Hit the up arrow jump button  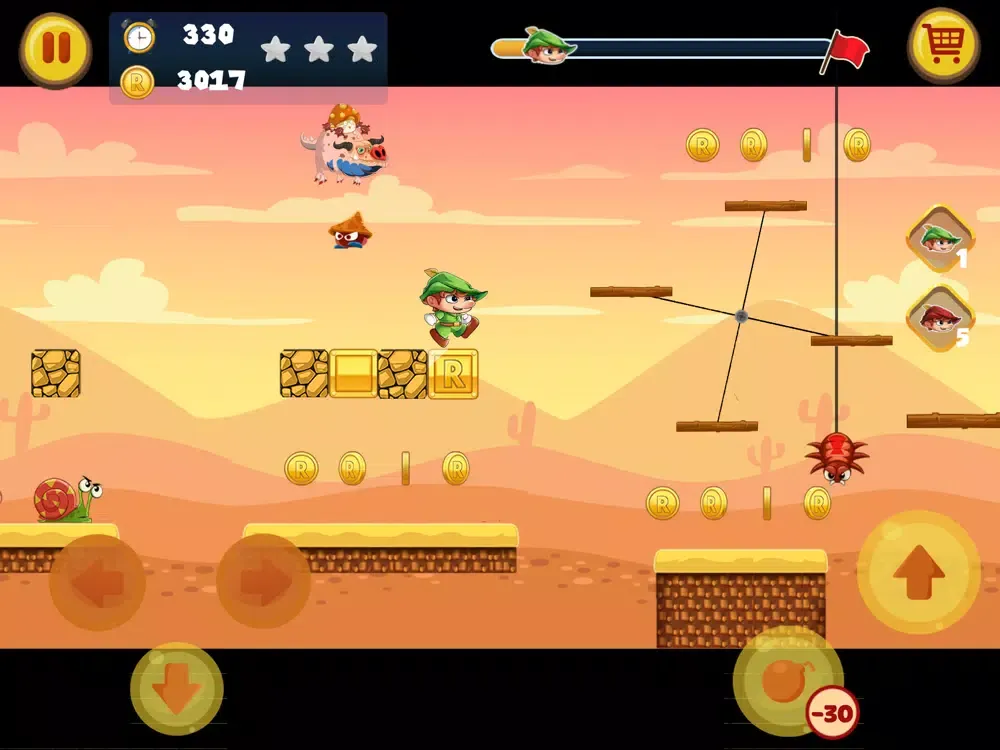[x=918, y=572]
